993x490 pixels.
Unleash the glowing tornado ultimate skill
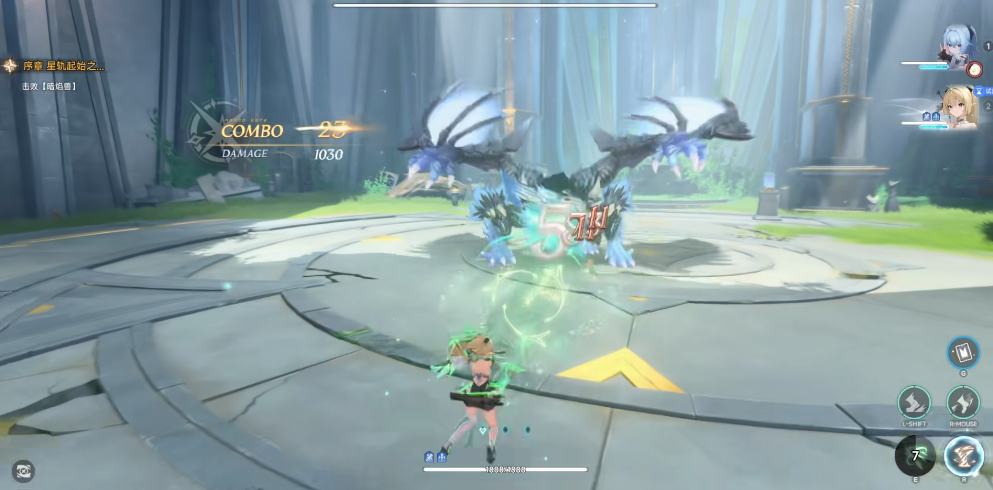[x=964, y=455]
